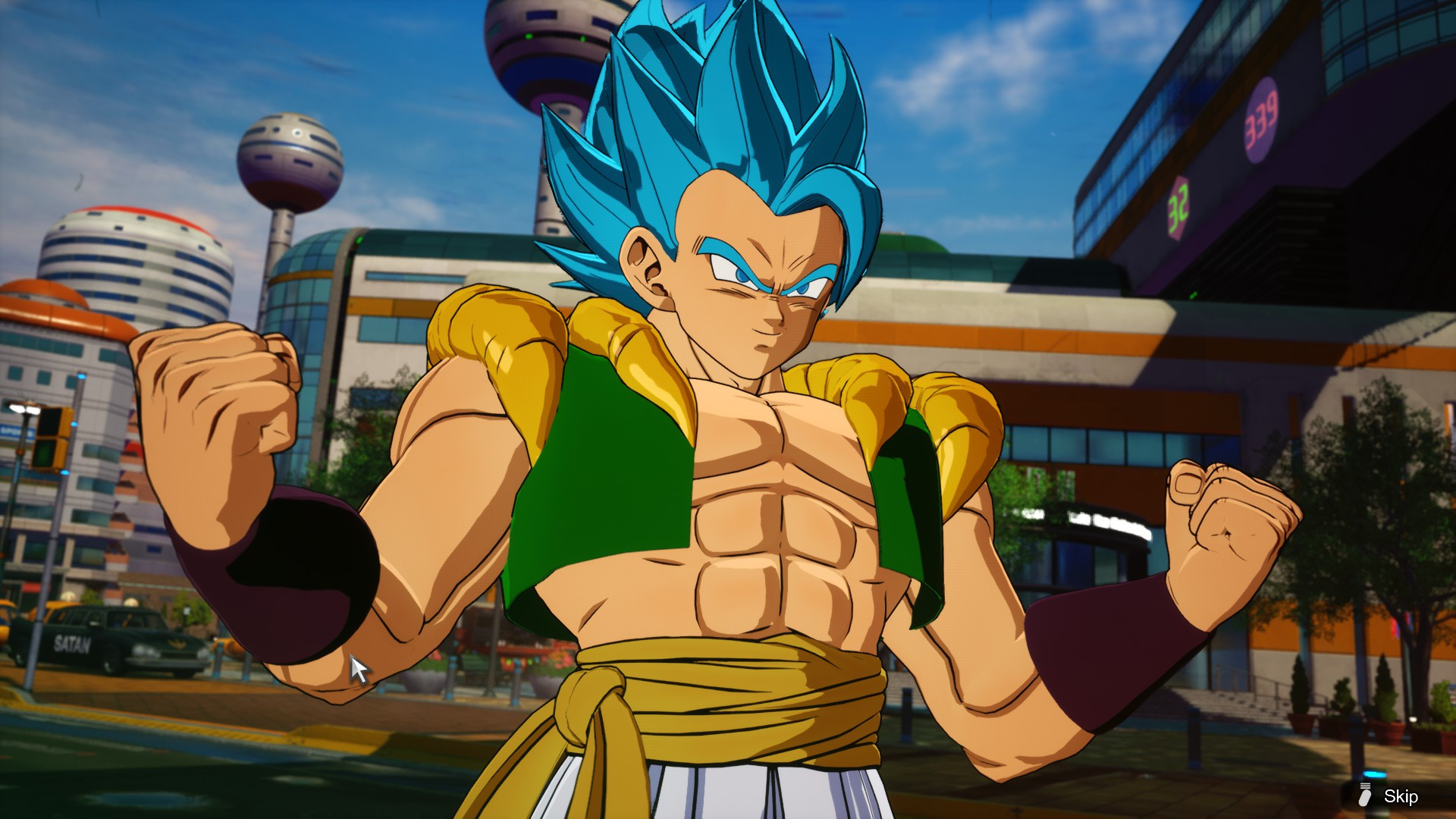Click the striped ball-shaped tower topper
Image resolution: width=1456 pixels, height=819 pixels.
pyautogui.click(x=292, y=153)
